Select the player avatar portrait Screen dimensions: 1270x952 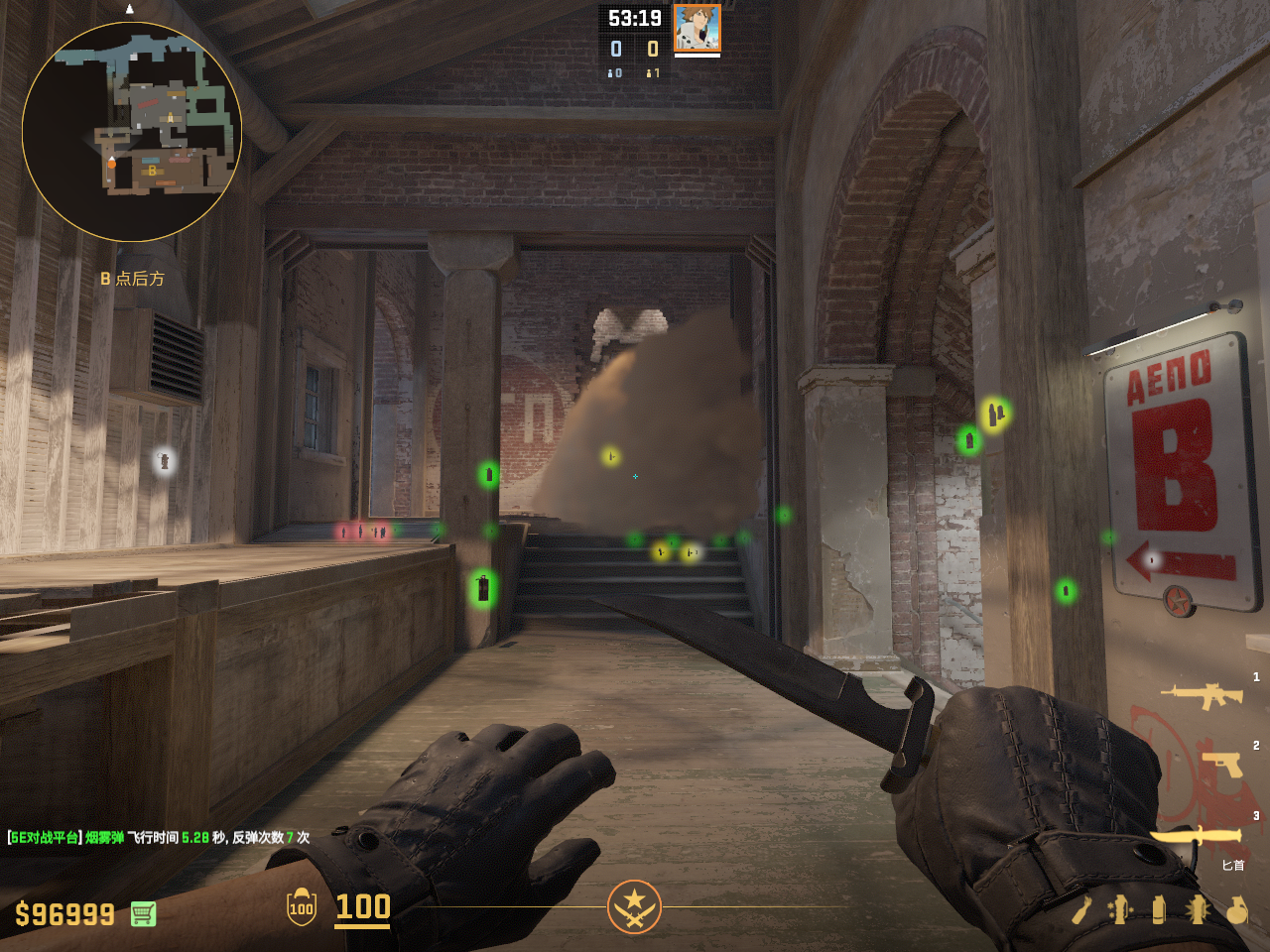click(x=697, y=28)
